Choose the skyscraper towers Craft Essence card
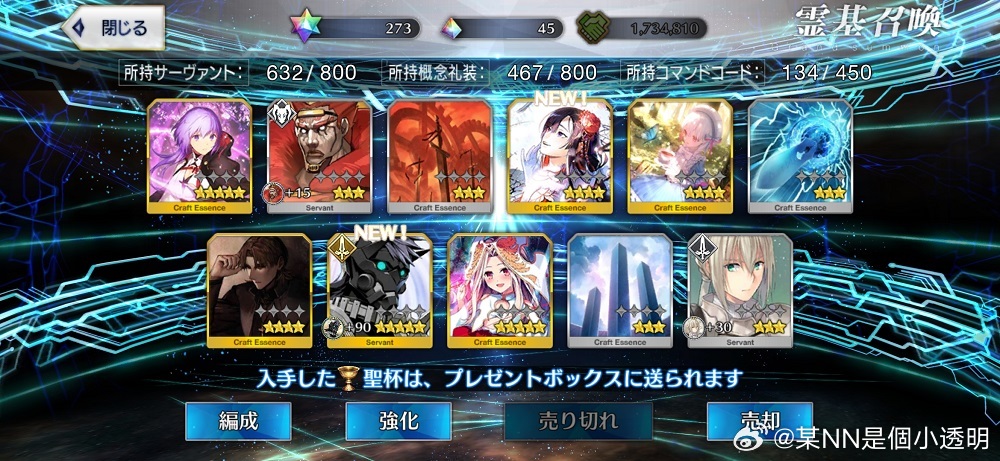Viewport: 1000px width, 461px height. point(620,290)
